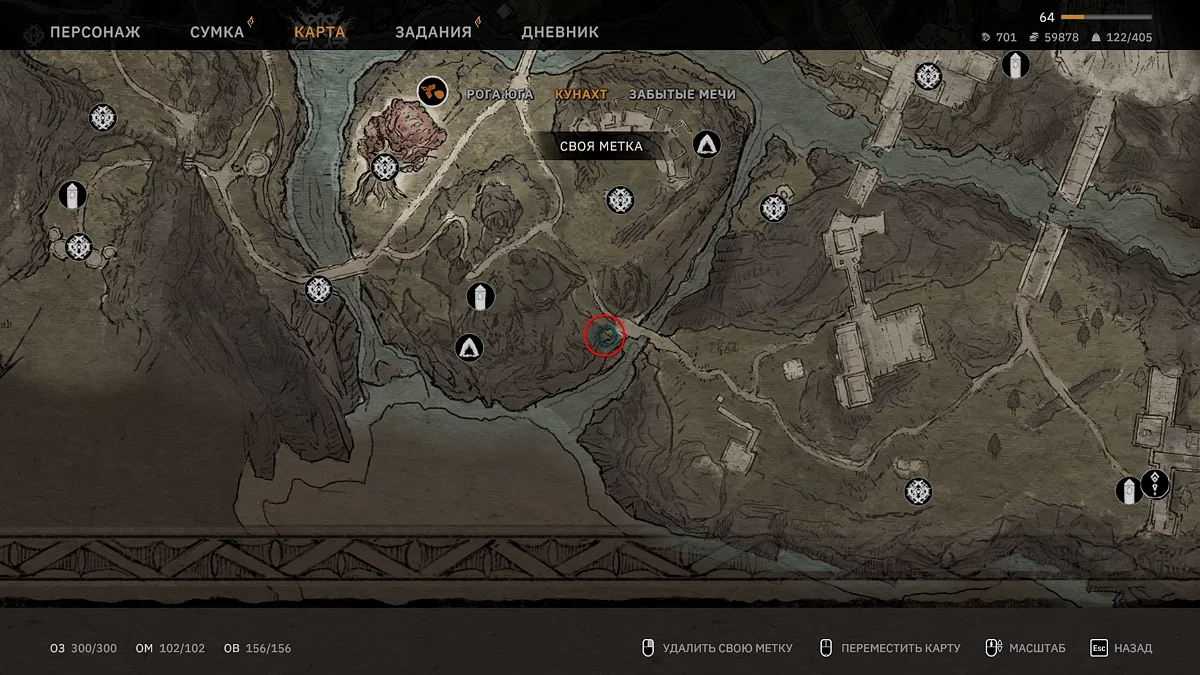Switch to the Сумка bag tab
This screenshot has width=1200, height=675.
(217, 32)
